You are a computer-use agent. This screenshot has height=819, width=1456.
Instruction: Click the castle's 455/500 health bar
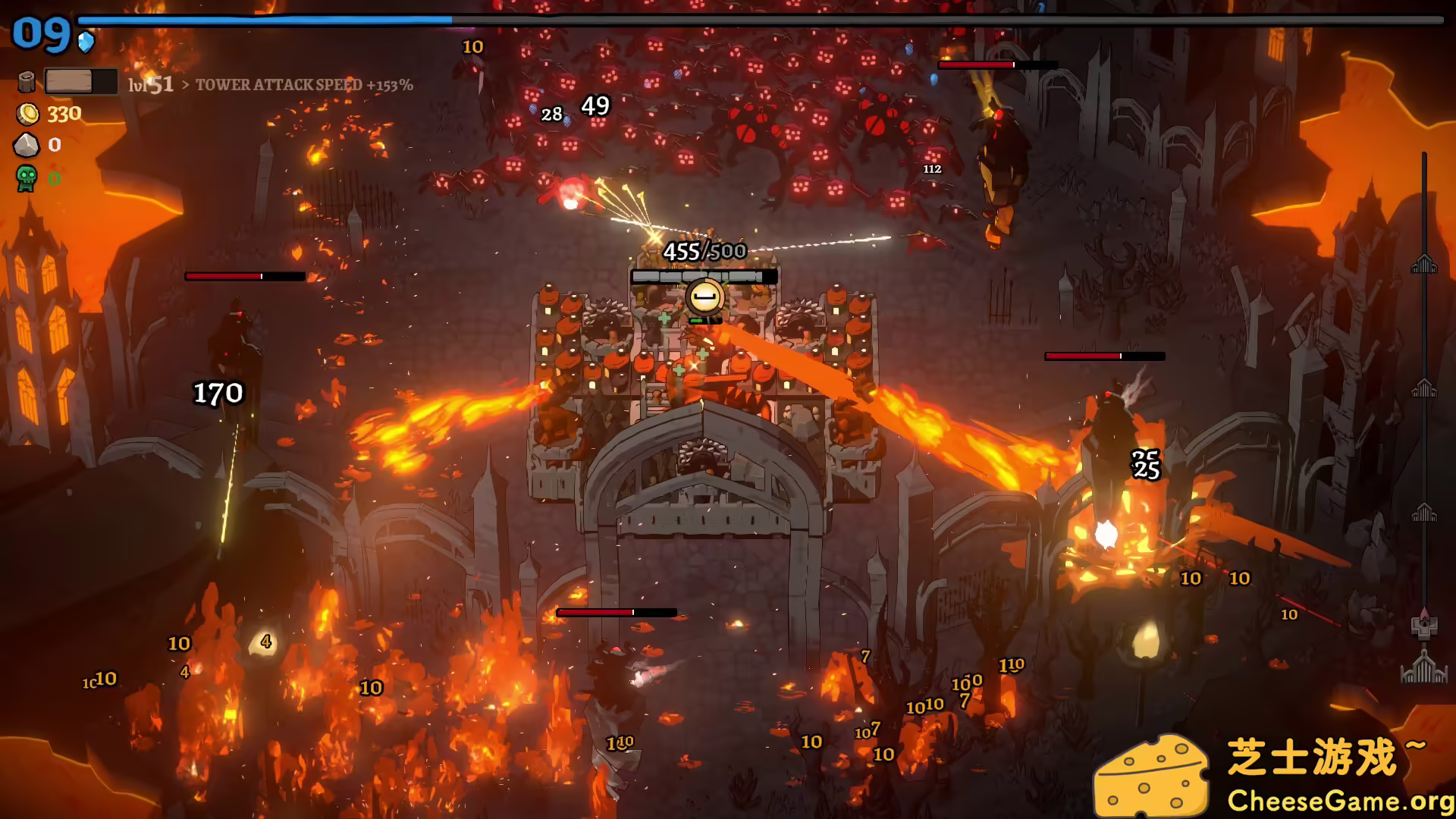(x=705, y=276)
